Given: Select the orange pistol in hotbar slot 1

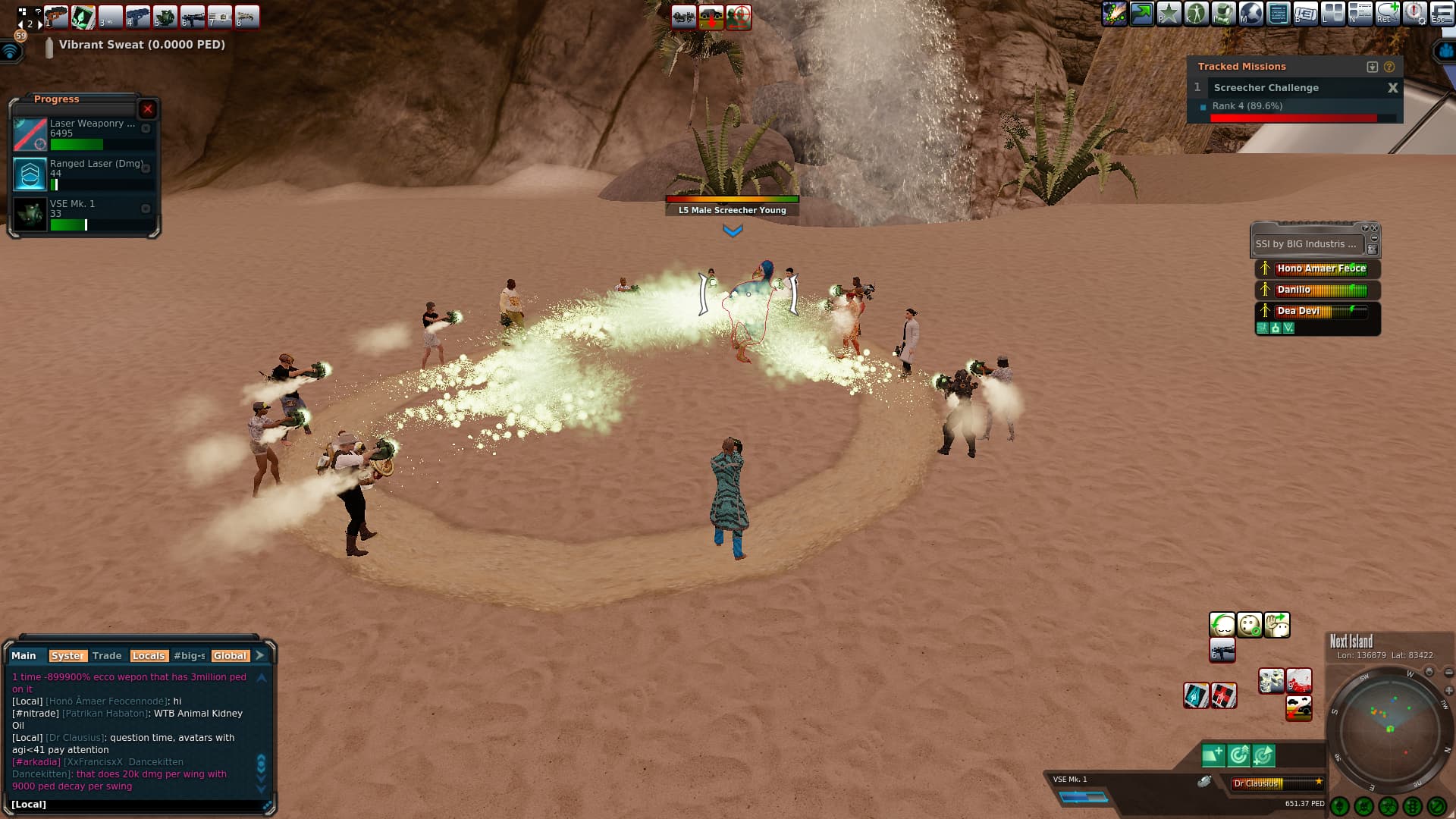Looking at the screenshot, I should (56, 17).
